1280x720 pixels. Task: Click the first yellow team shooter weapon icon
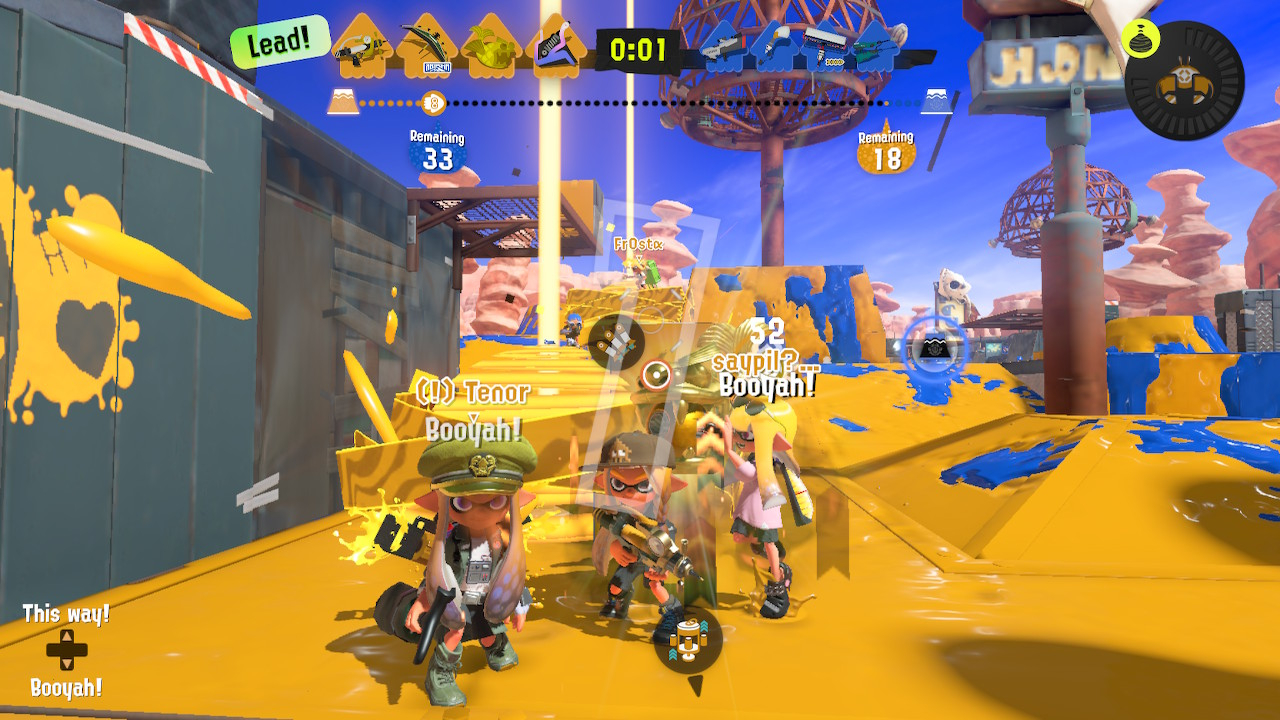[x=362, y=47]
